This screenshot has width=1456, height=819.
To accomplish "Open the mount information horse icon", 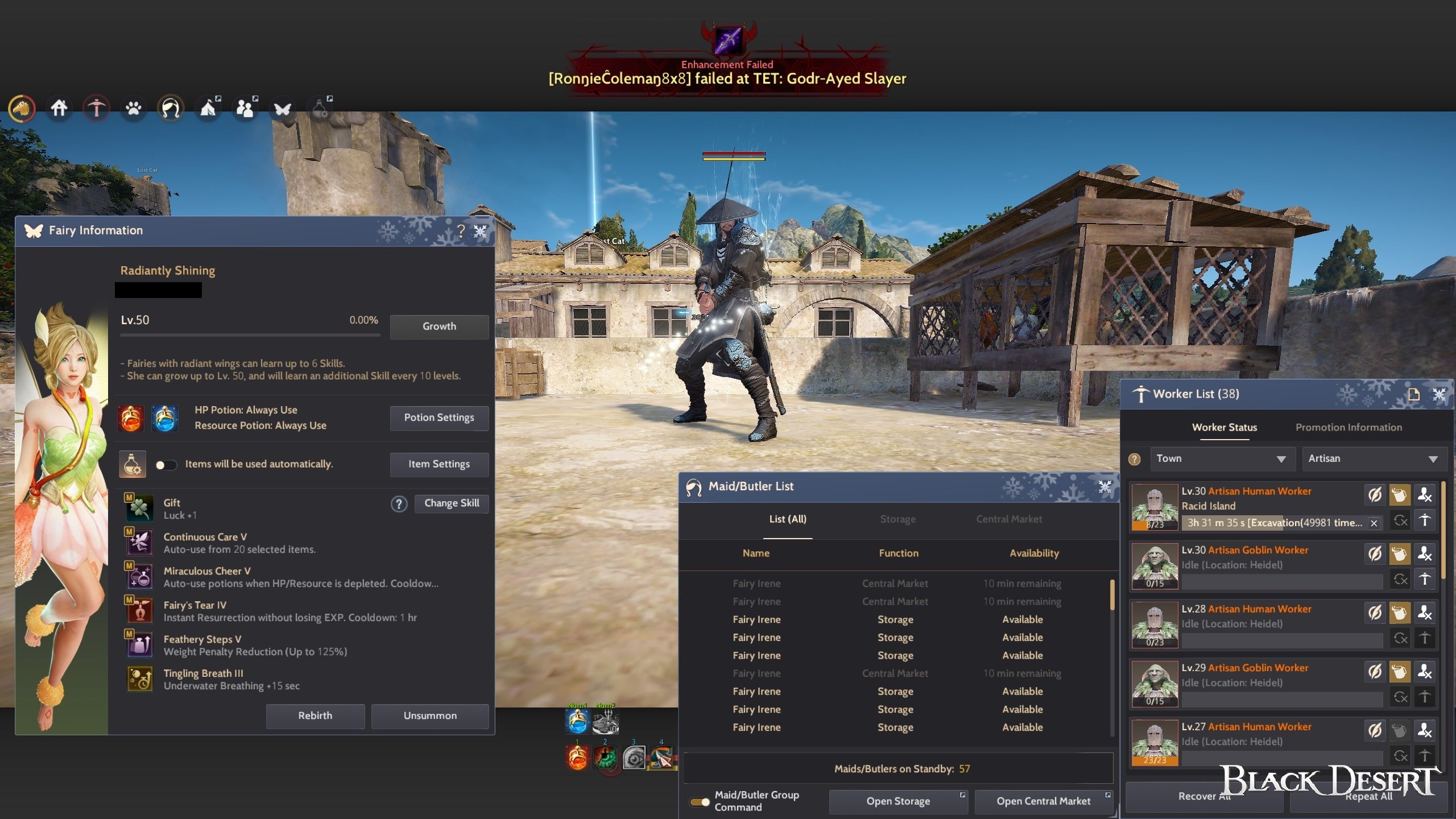I will [x=22, y=108].
